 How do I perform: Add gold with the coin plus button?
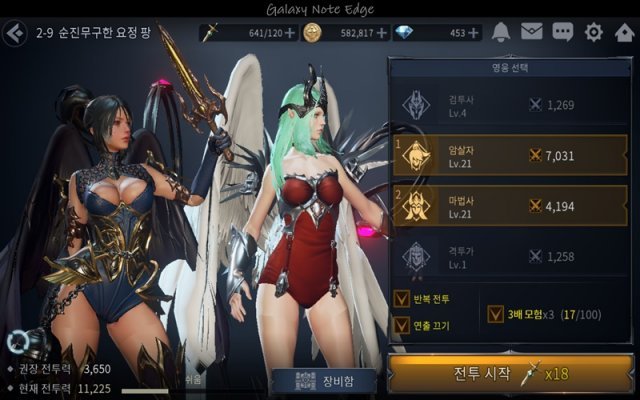click(381, 33)
